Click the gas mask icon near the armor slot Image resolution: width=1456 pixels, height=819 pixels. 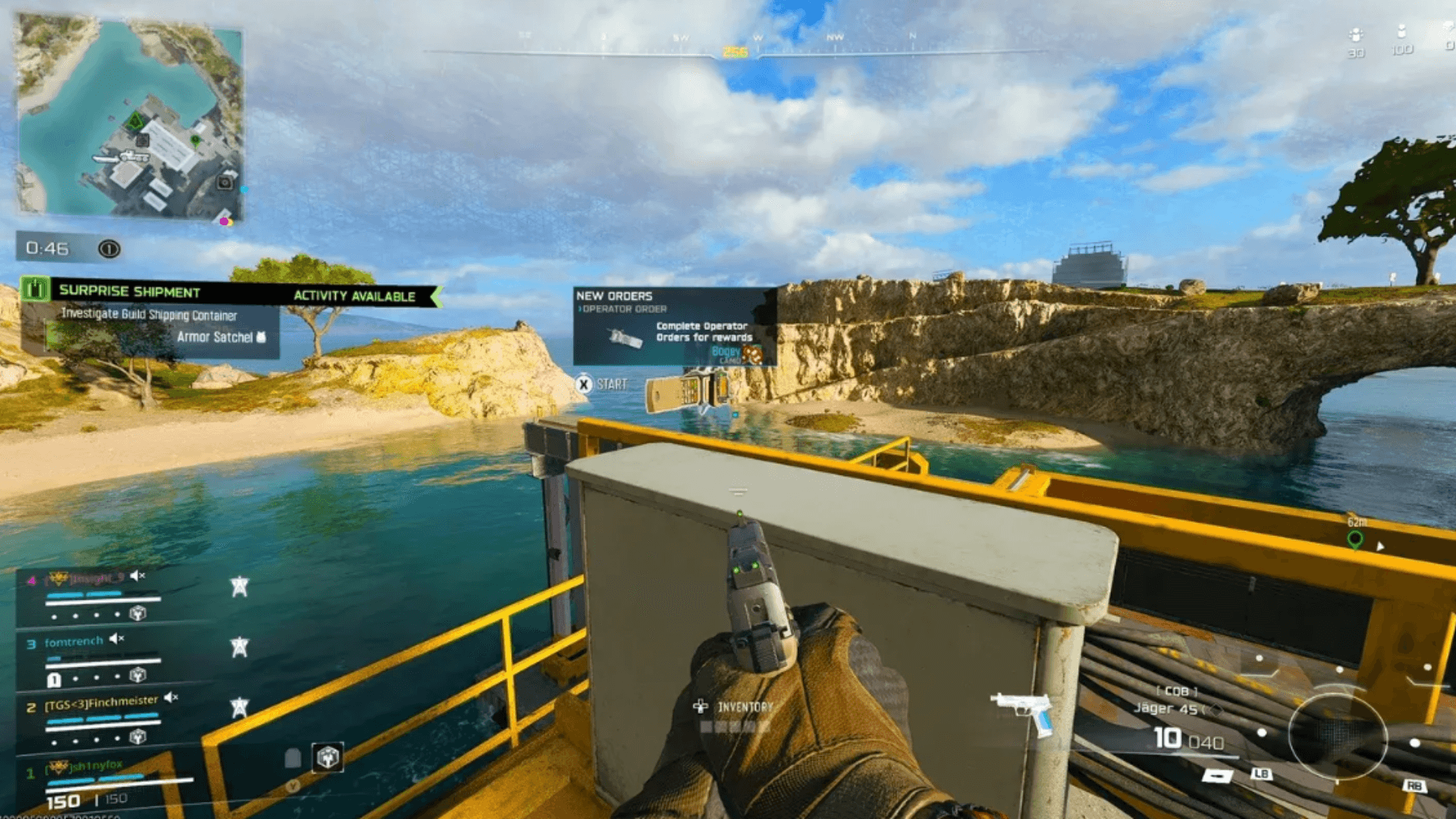pyautogui.click(x=293, y=758)
